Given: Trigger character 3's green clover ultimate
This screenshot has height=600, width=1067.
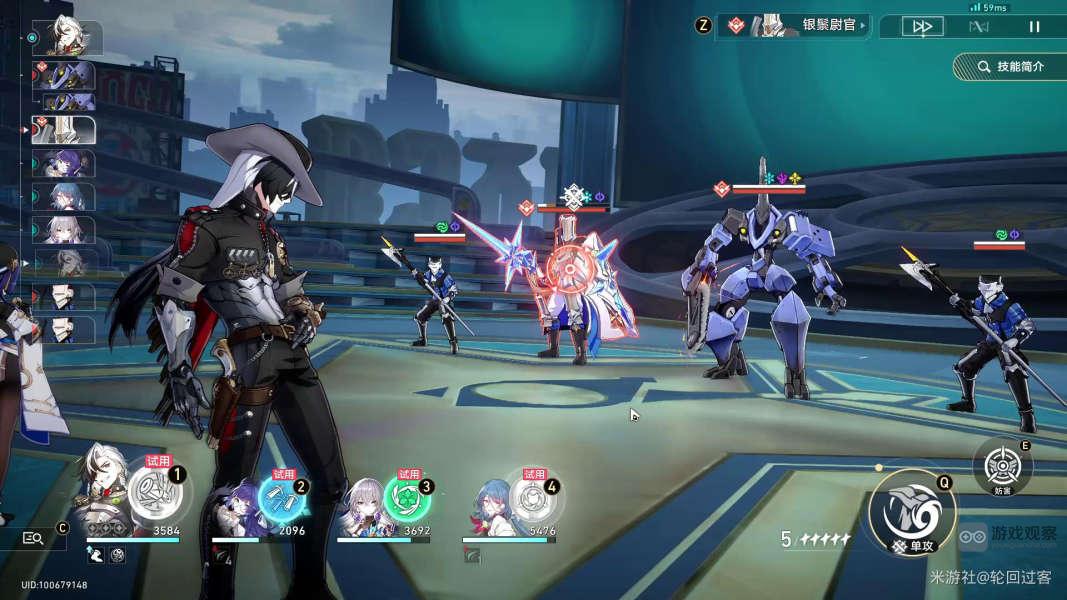Looking at the screenshot, I should [x=406, y=498].
